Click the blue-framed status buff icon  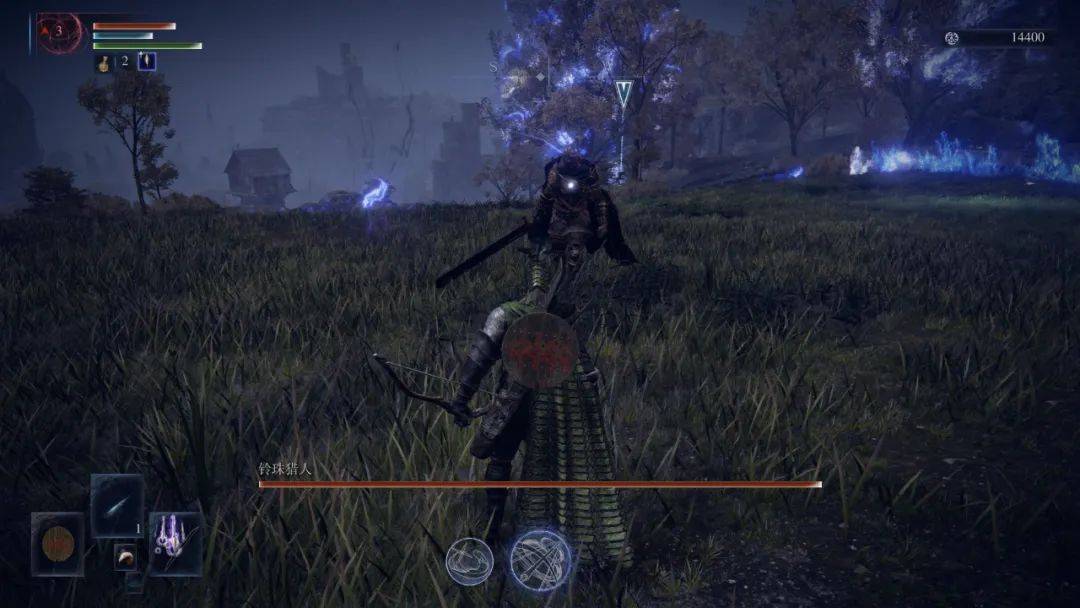[147, 62]
